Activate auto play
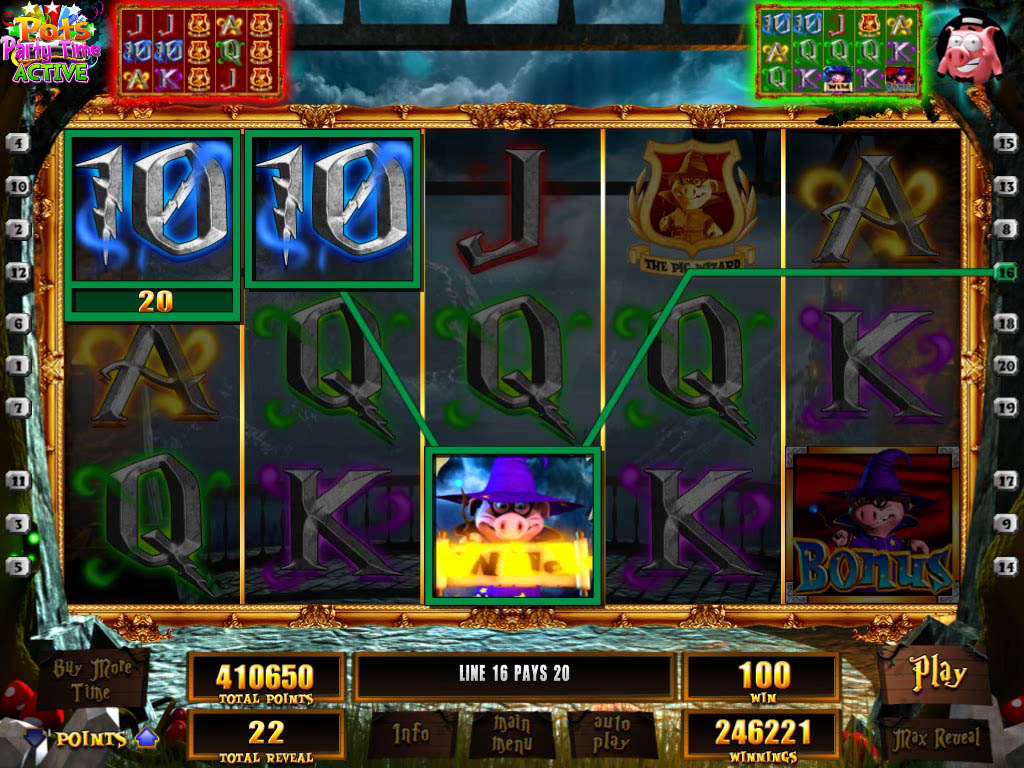This screenshot has width=1024, height=768. [611, 735]
